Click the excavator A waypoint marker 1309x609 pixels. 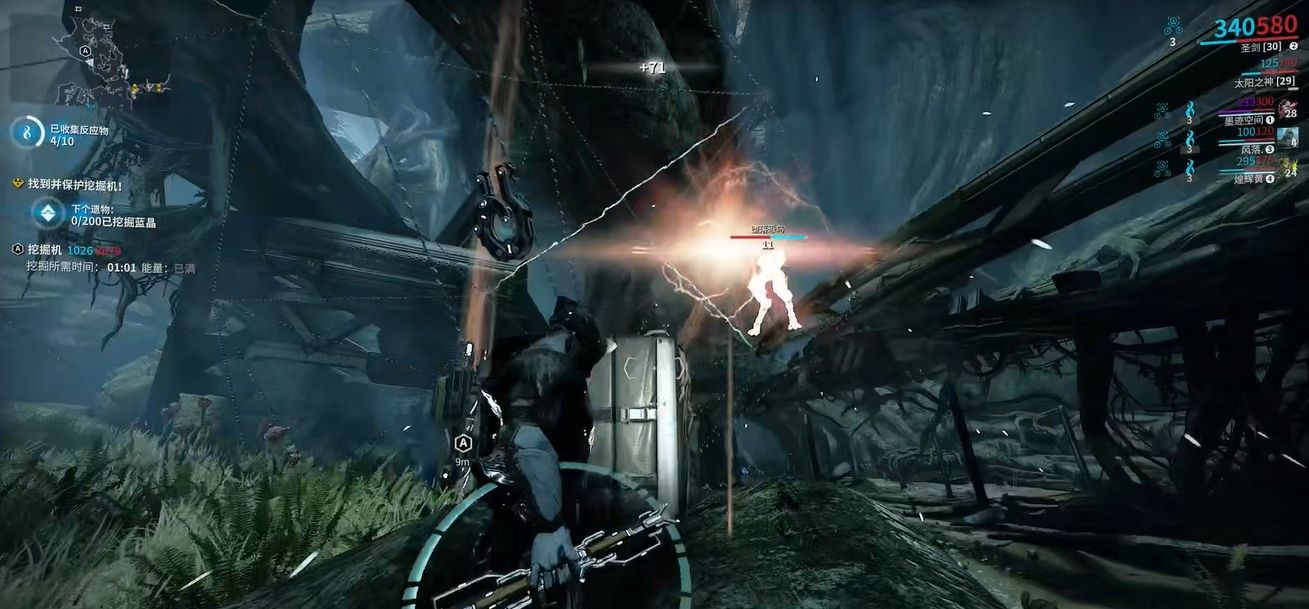pyautogui.click(x=463, y=443)
